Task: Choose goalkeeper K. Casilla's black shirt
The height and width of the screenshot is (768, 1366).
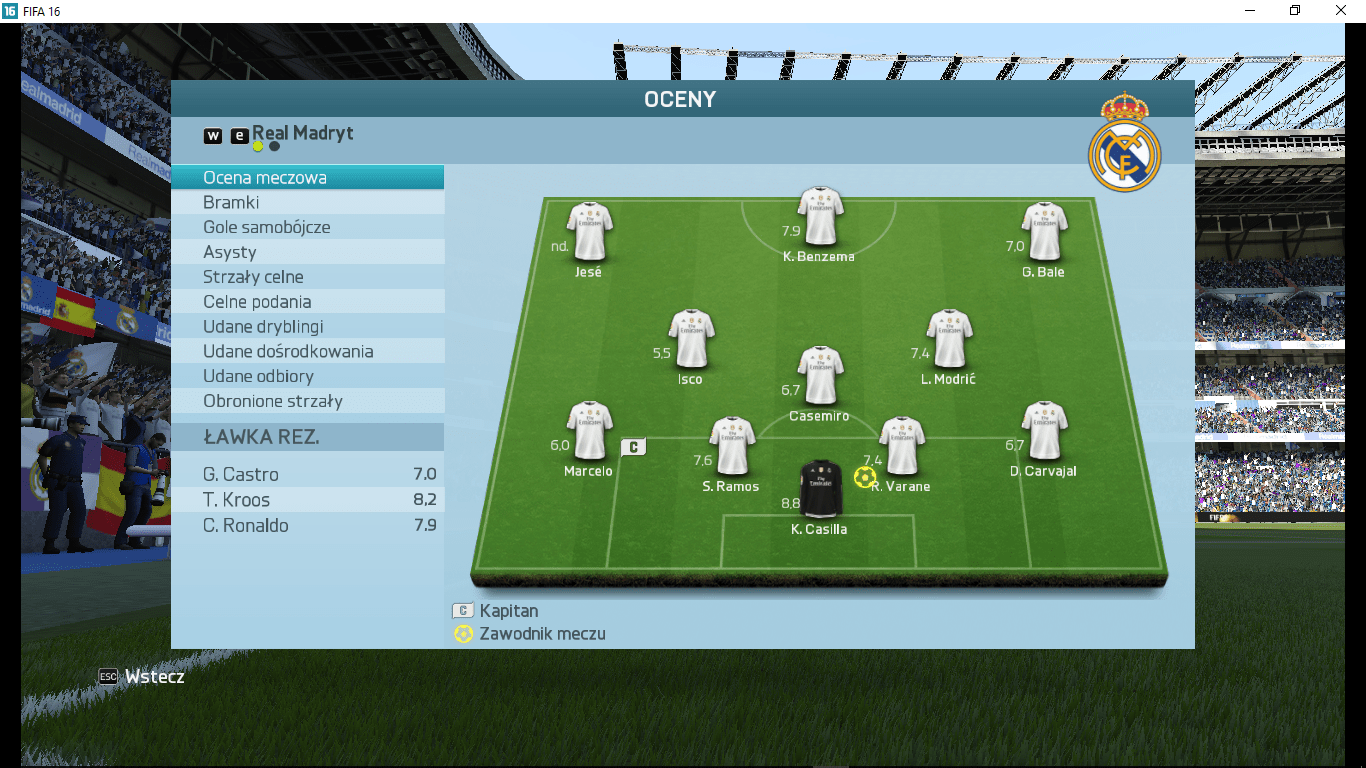Action: tap(822, 488)
